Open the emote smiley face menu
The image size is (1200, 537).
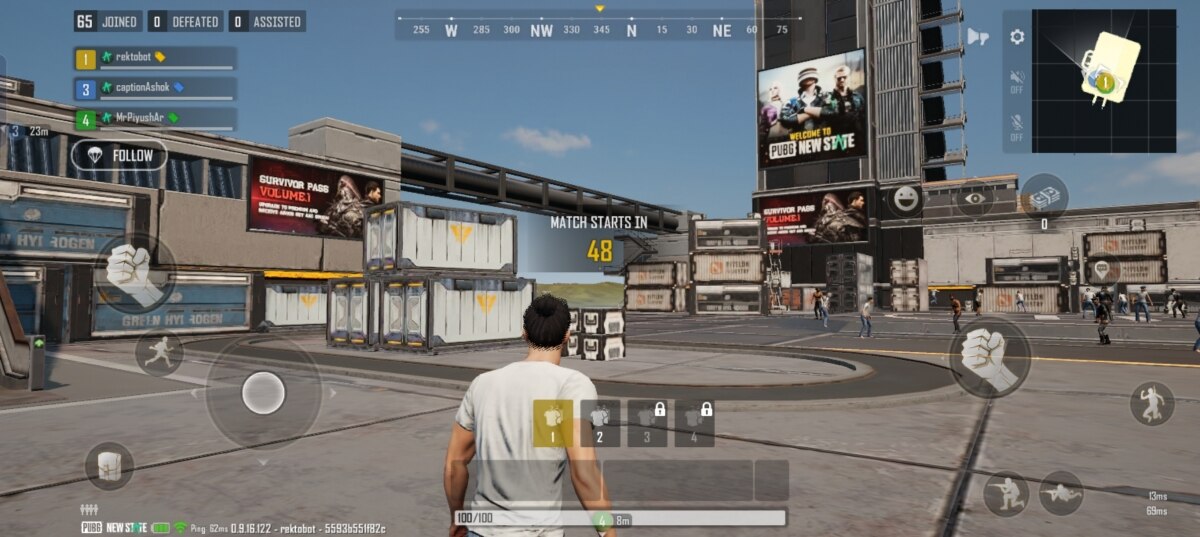coord(907,198)
